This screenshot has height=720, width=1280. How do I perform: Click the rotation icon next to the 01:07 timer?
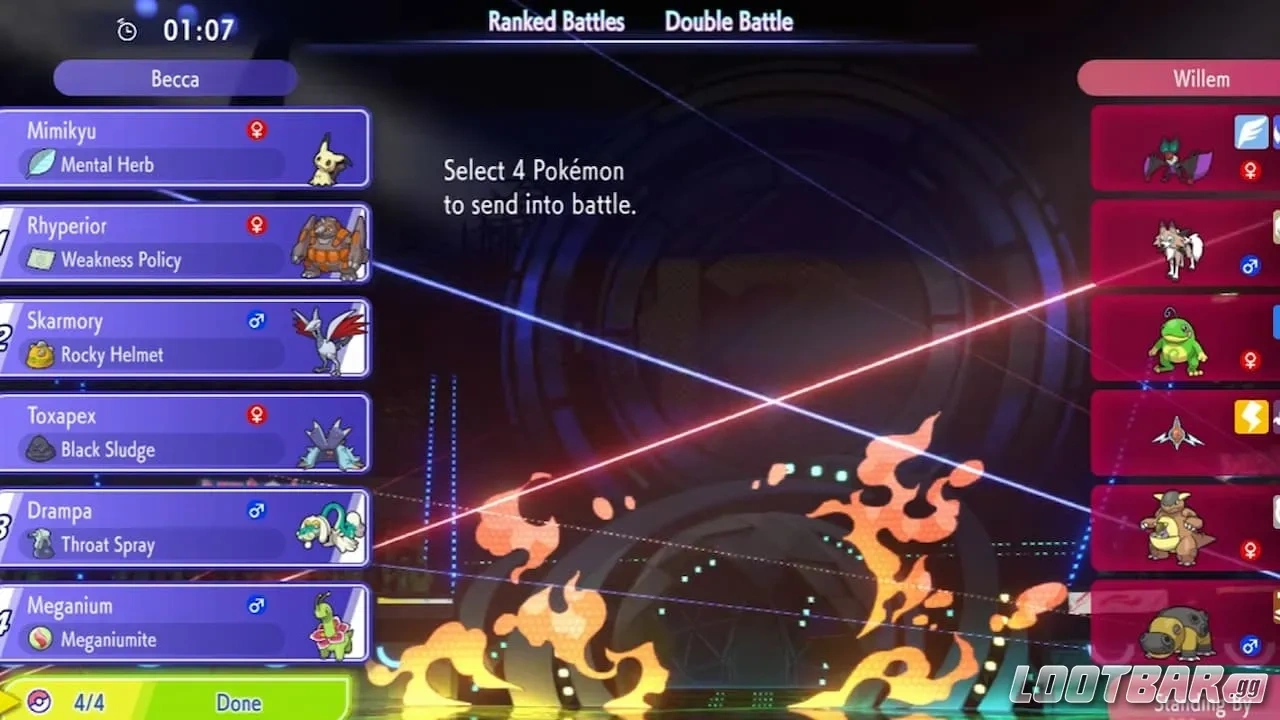[x=126, y=30]
